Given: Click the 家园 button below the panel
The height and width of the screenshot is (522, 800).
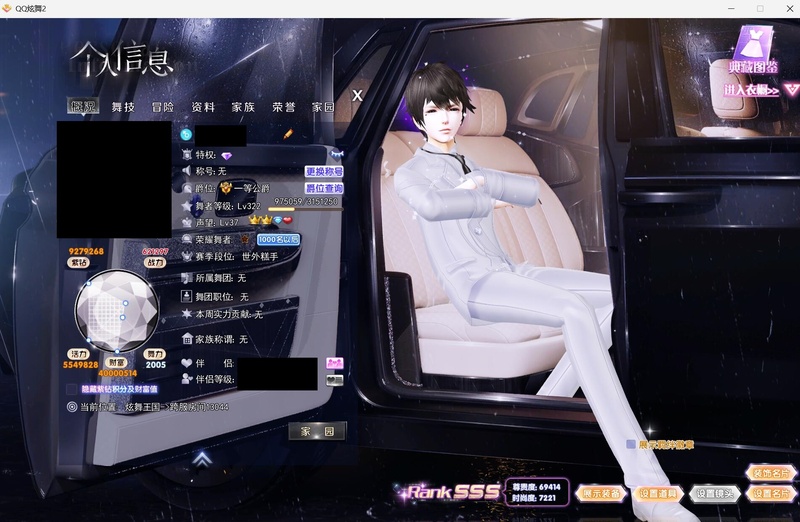Looking at the screenshot, I should coord(317,431).
